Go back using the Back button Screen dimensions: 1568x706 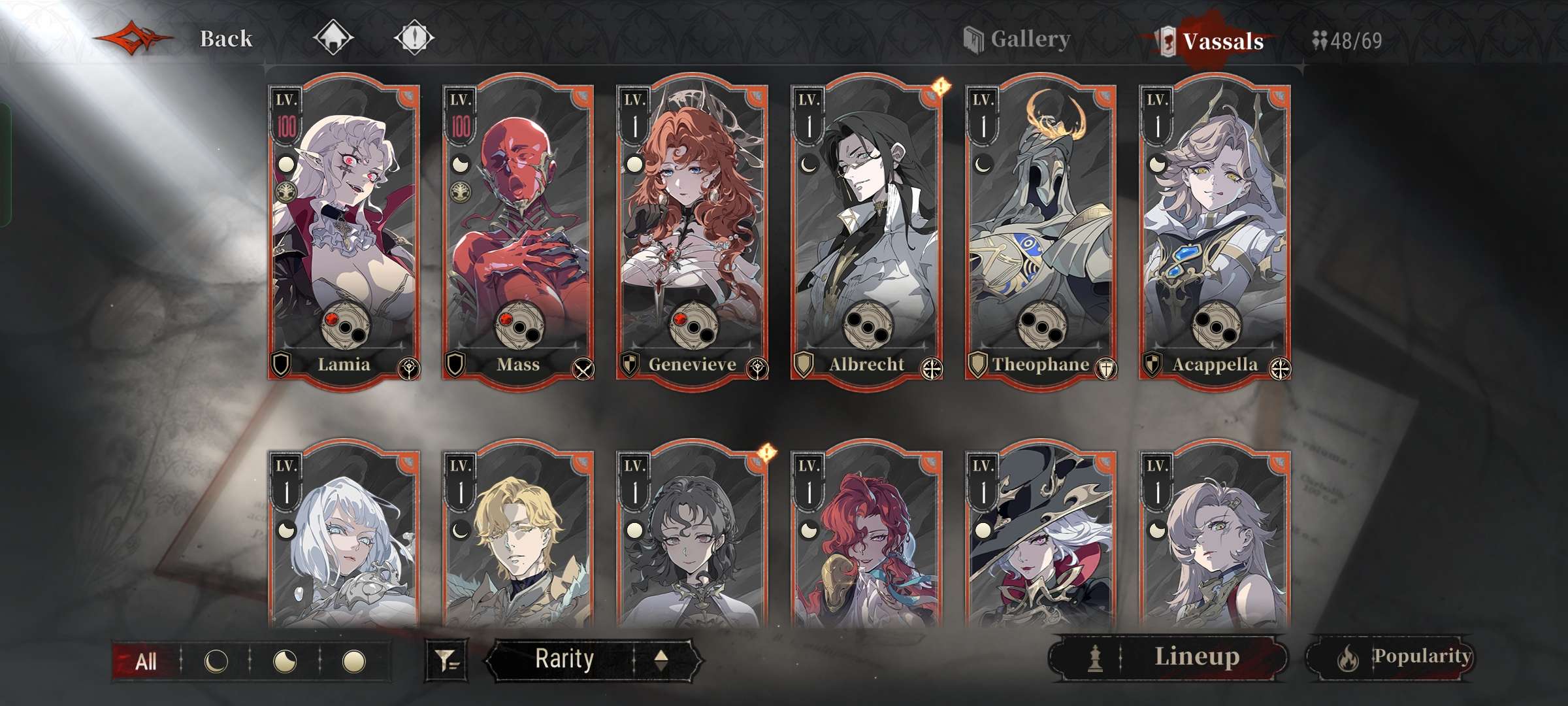point(225,39)
